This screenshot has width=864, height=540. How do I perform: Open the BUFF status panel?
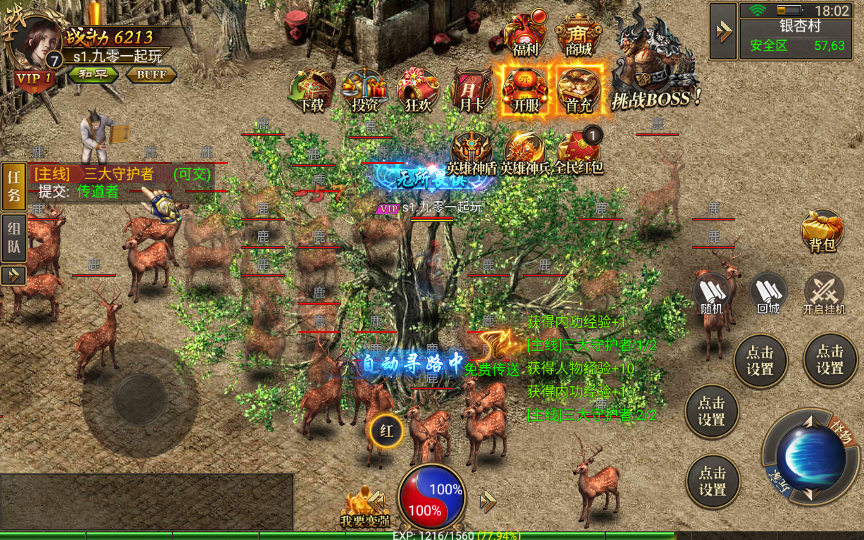tap(151, 74)
